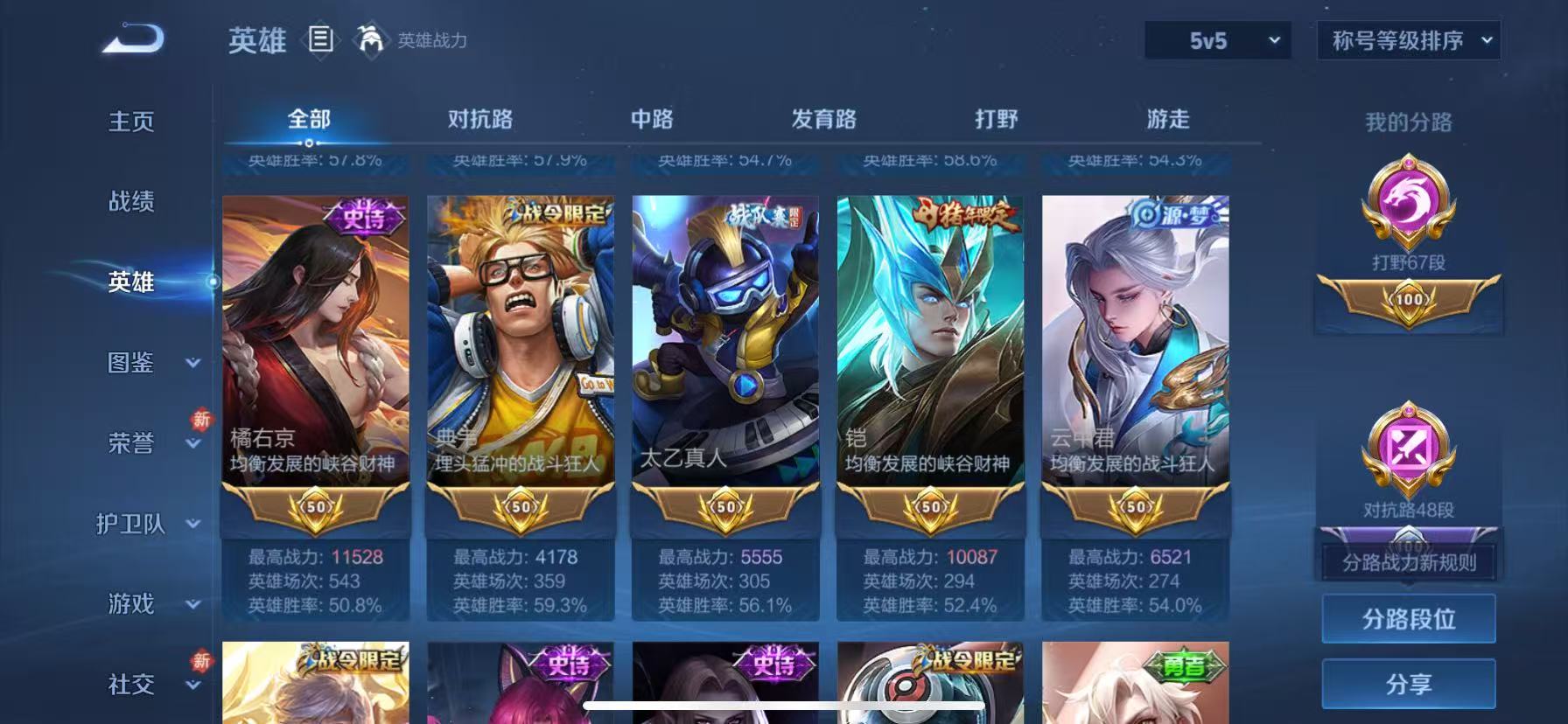Switch to the 对抗路 tab
This screenshot has height=724, width=1568.
click(479, 117)
